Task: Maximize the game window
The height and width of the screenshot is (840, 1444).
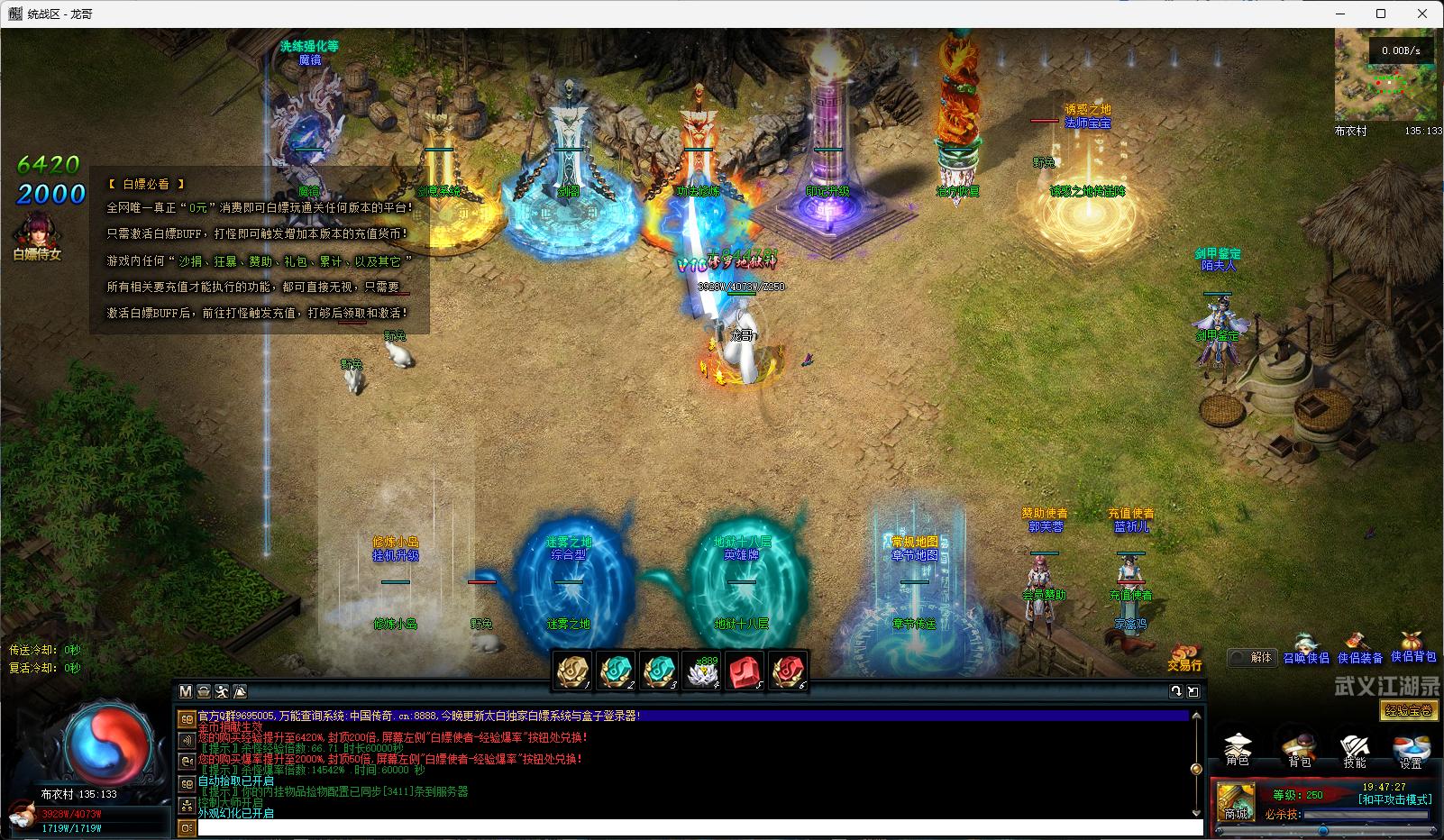Action: (x=1380, y=14)
